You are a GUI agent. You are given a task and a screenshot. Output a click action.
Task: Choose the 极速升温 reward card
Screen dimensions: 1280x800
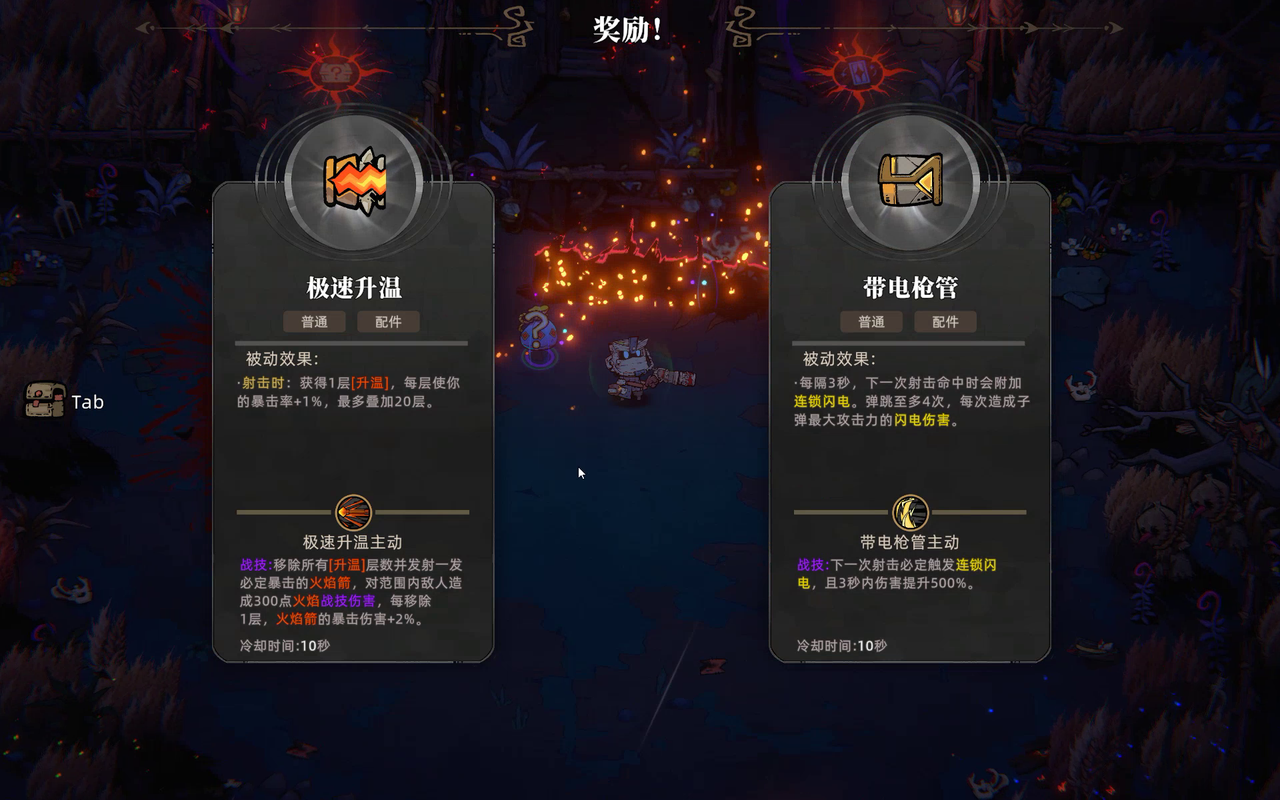[353, 420]
